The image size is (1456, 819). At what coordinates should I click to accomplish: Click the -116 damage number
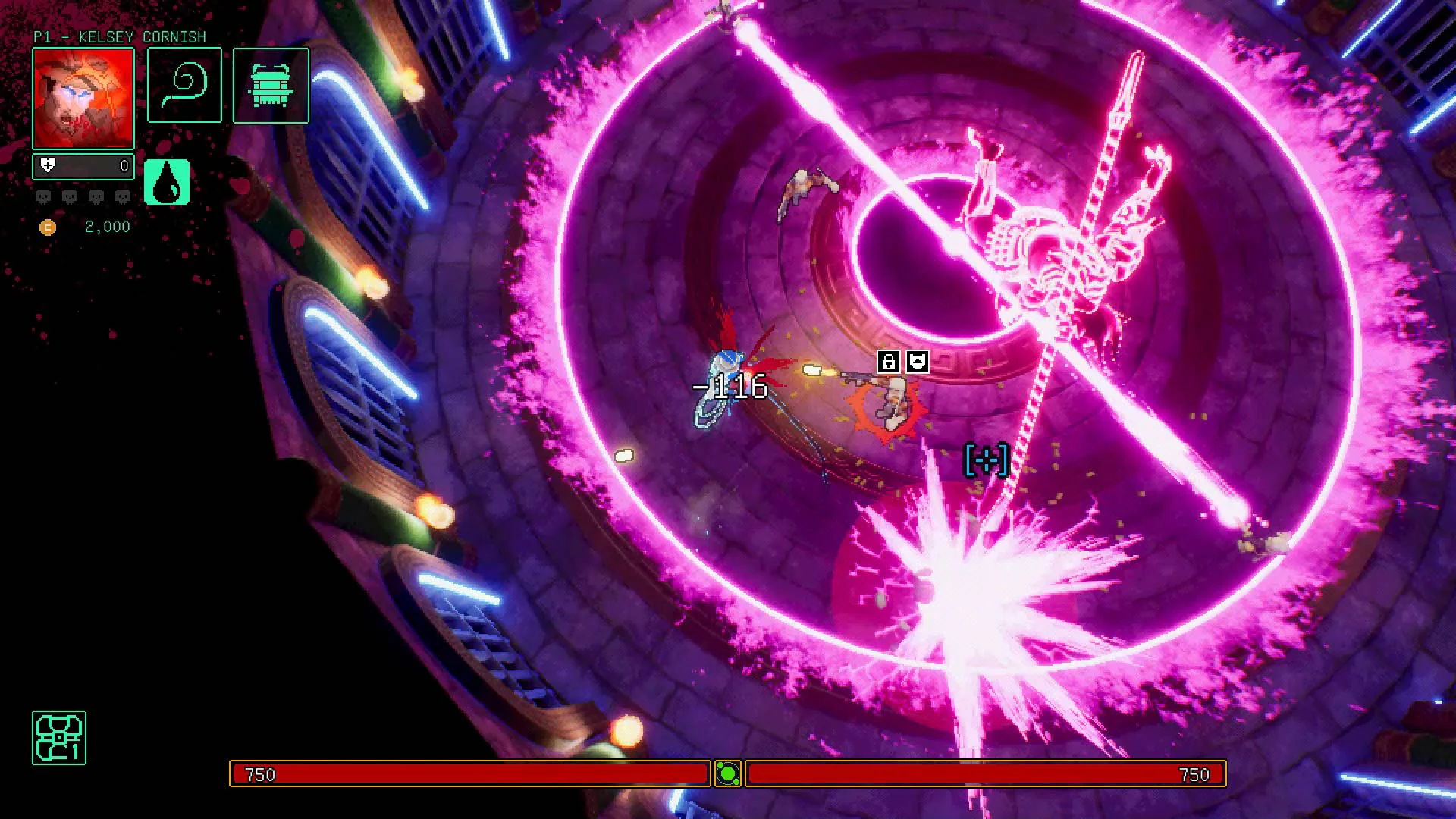coord(730,387)
